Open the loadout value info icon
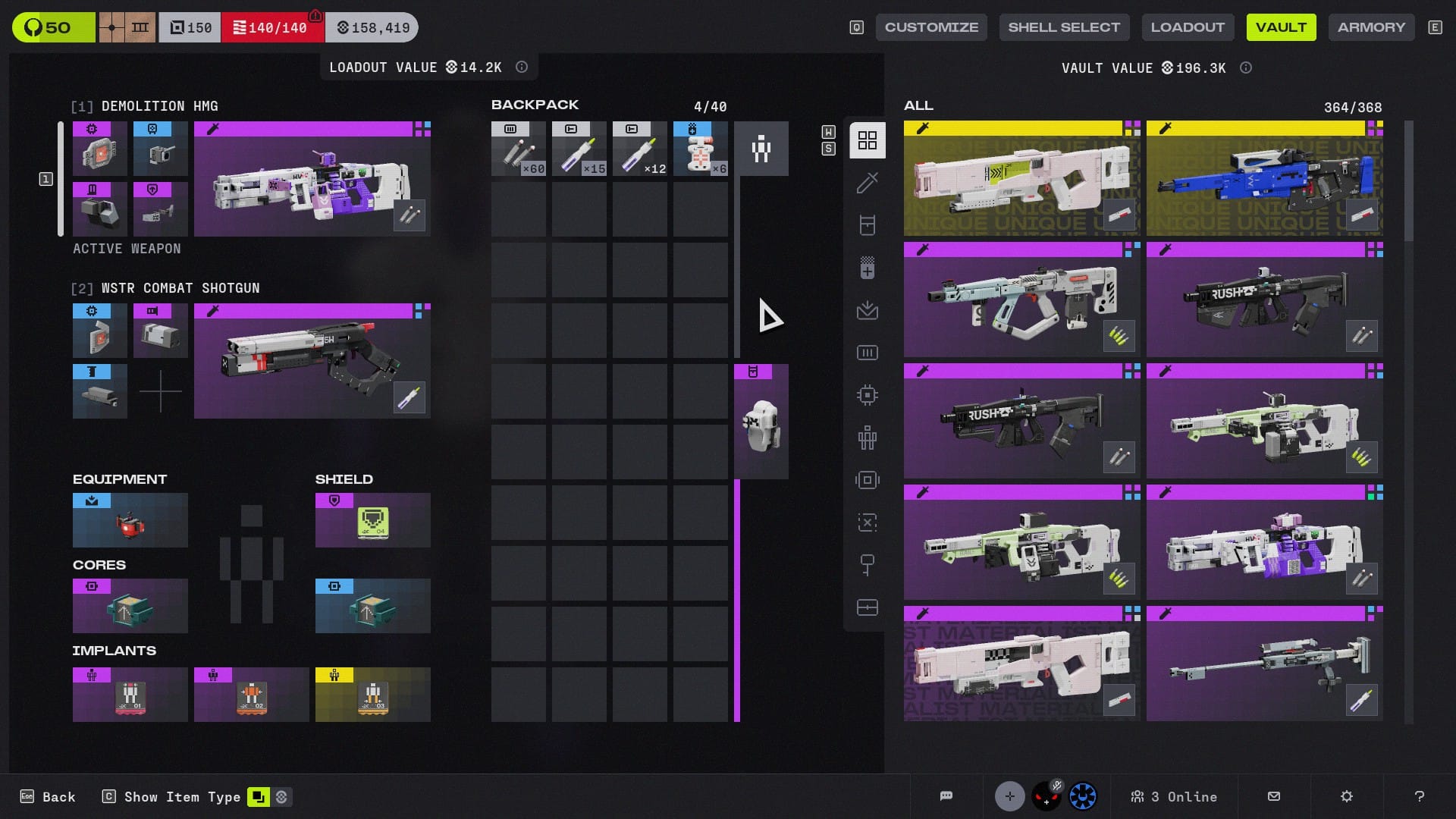This screenshot has width=1456, height=819. [522, 67]
